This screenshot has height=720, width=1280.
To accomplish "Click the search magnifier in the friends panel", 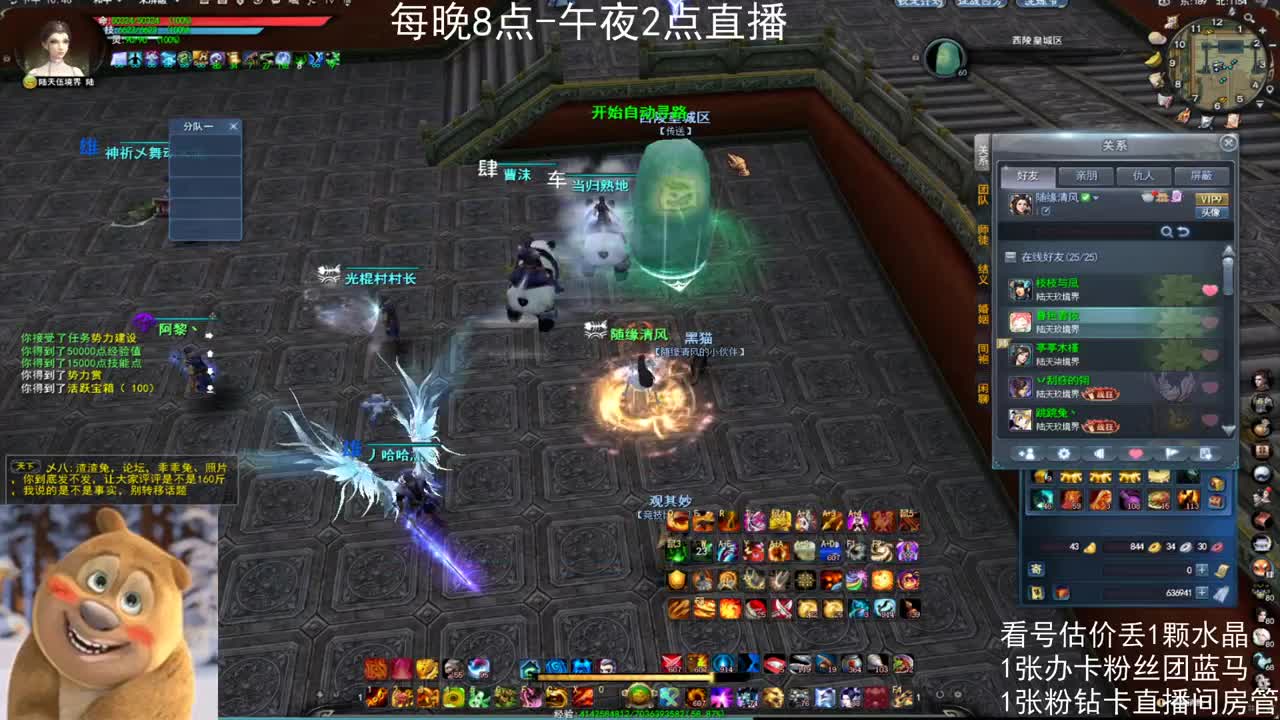I will (x=1167, y=230).
